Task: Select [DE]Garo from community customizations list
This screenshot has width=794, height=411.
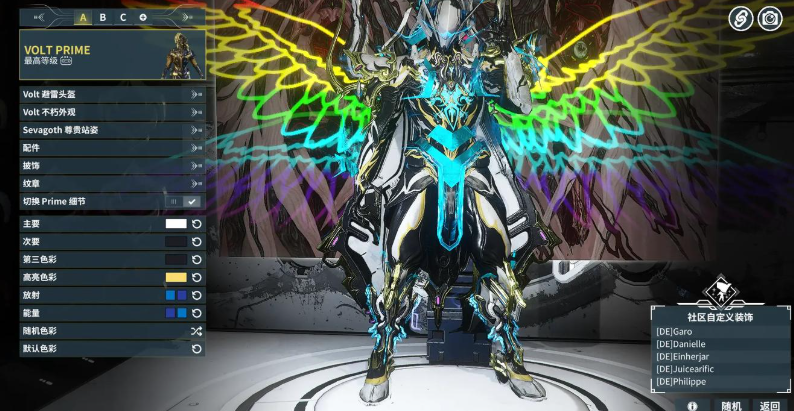Action: [x=674, y=331]
